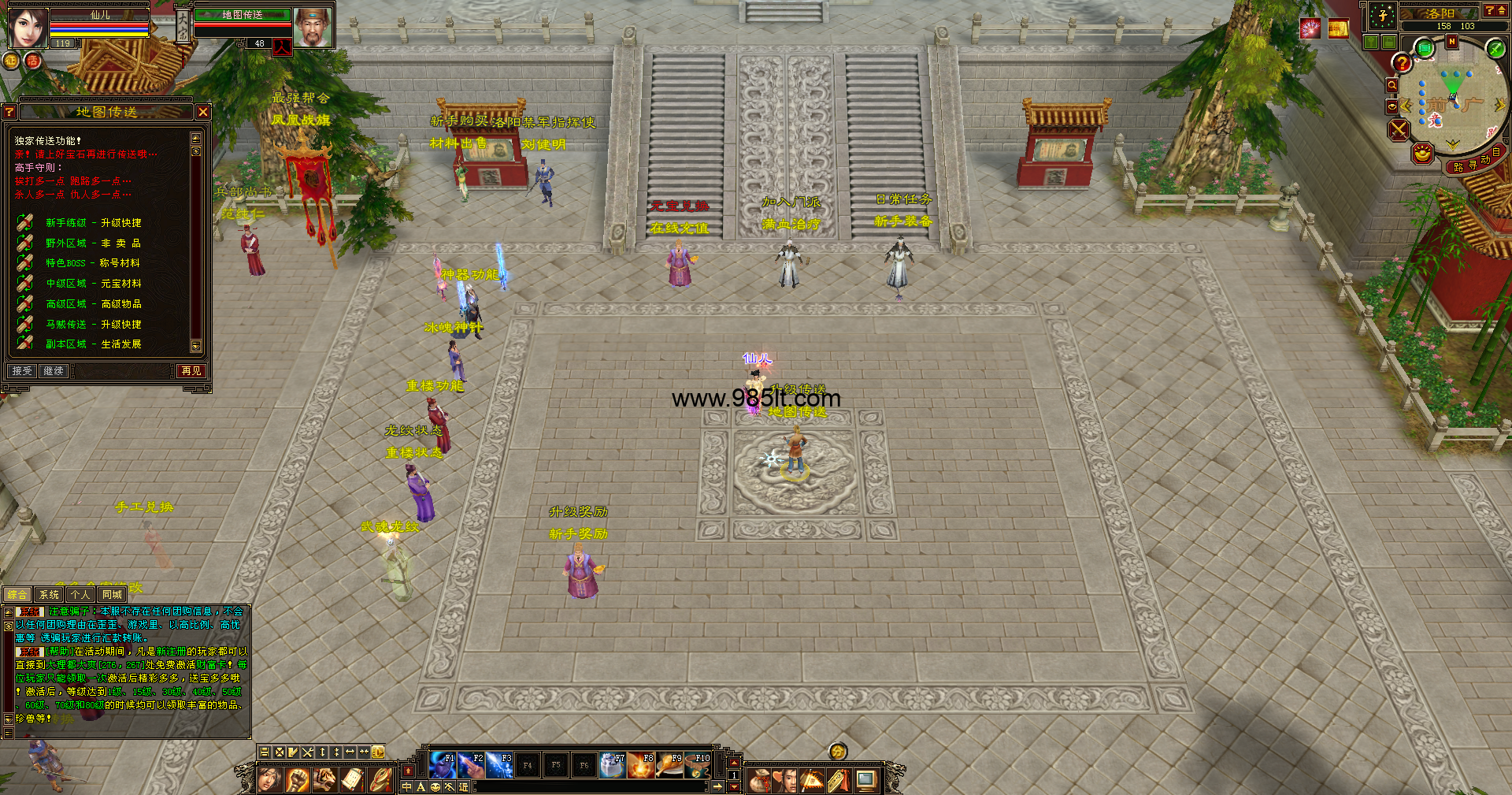The height and width of the screenshot is (795, 1512).
Task: Click the magnifier search button by minimap
Action: [1392, 85]
